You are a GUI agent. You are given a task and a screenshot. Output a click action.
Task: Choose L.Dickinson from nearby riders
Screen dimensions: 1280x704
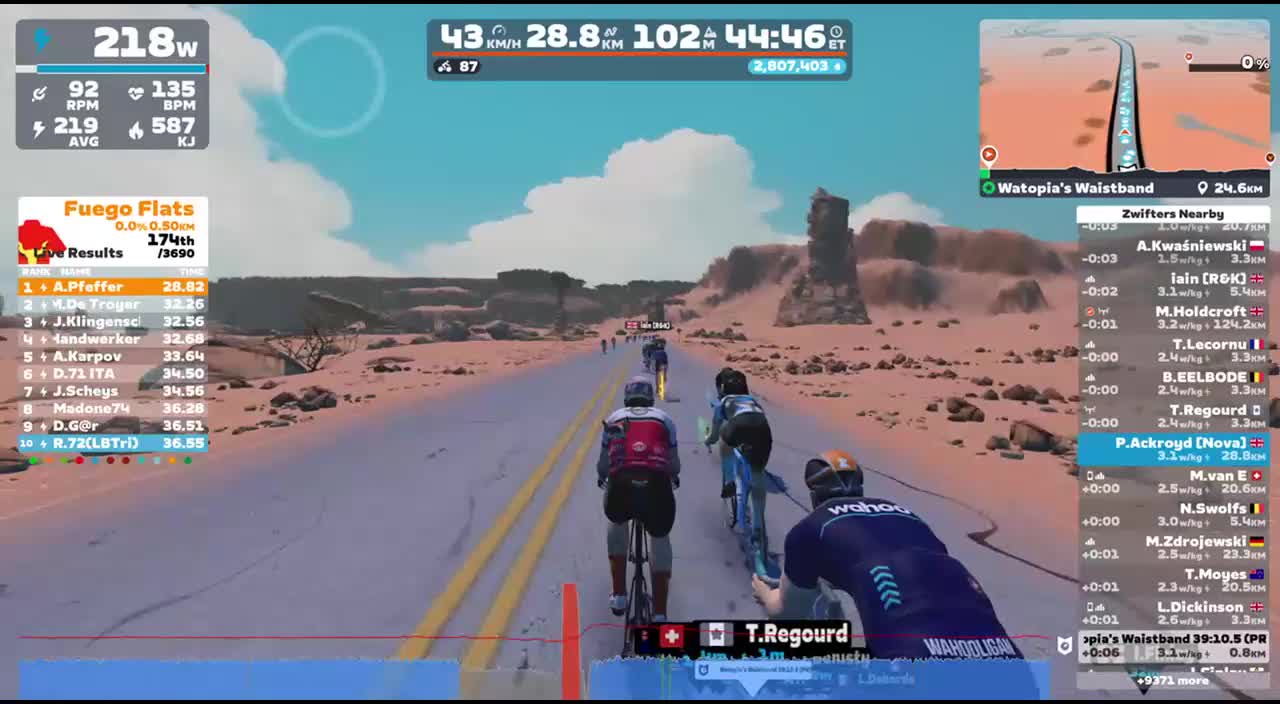[x=1172, y=613]
